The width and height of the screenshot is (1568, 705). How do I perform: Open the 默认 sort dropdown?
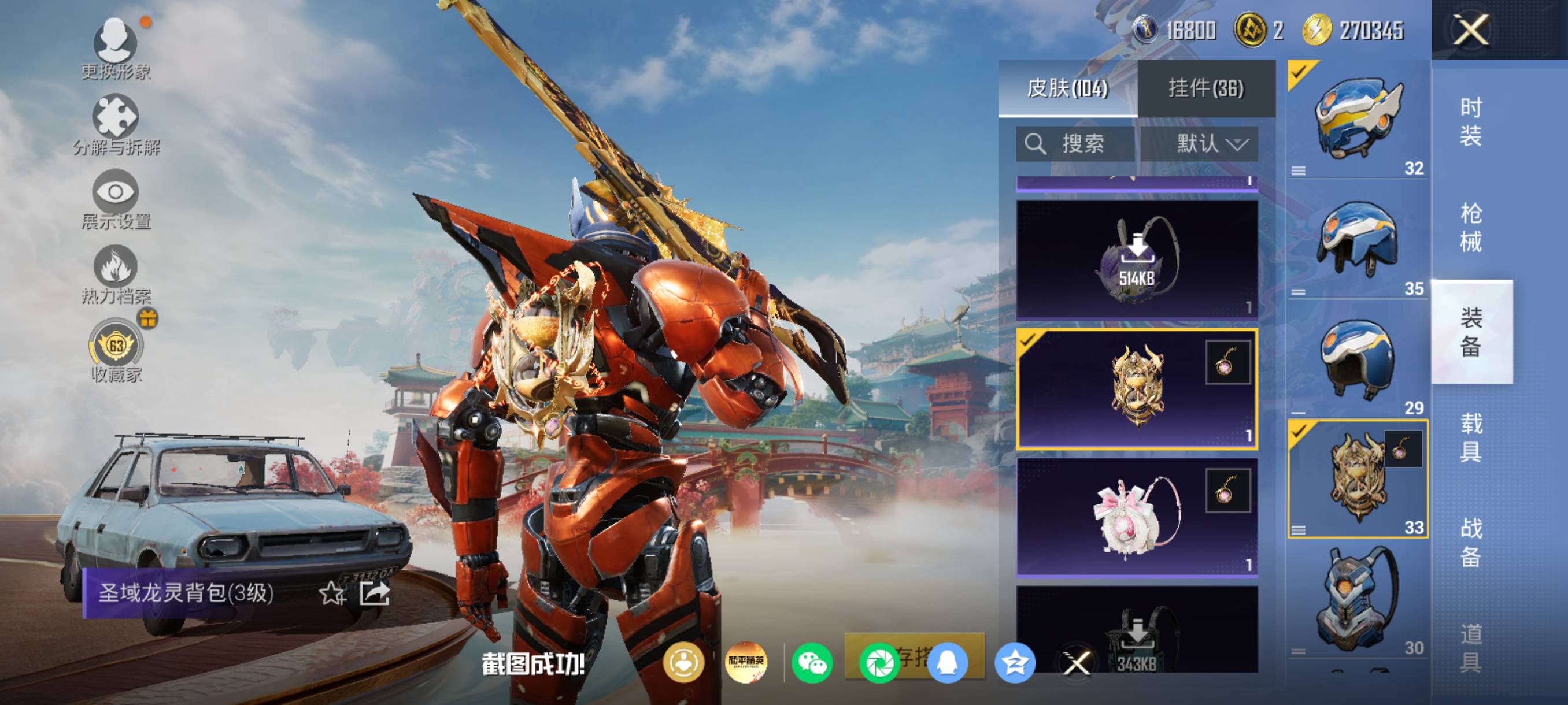[1211, 144]
